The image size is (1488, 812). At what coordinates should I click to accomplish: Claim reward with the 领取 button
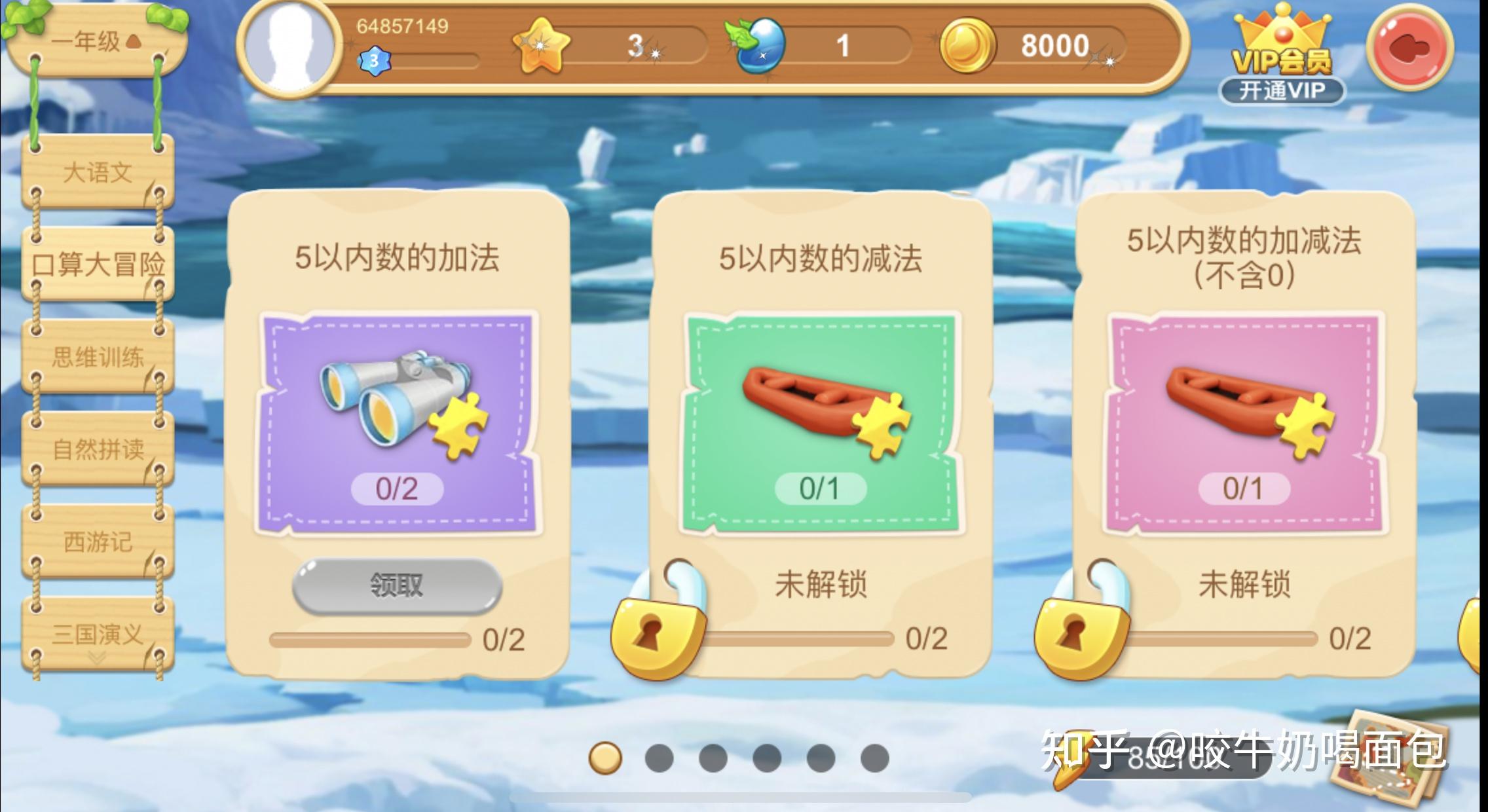(396, 585)
